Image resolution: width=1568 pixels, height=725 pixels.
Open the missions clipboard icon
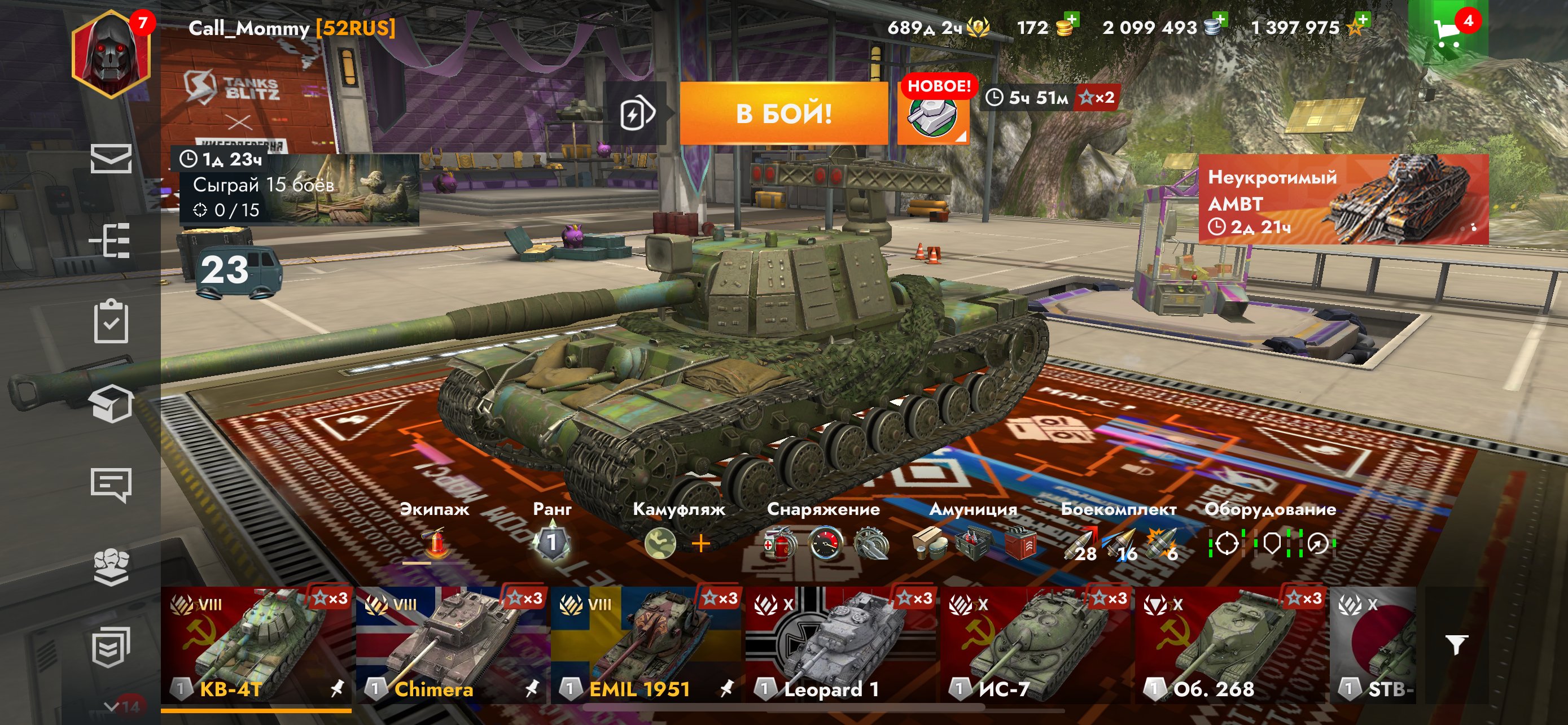[x=111, y=321]
